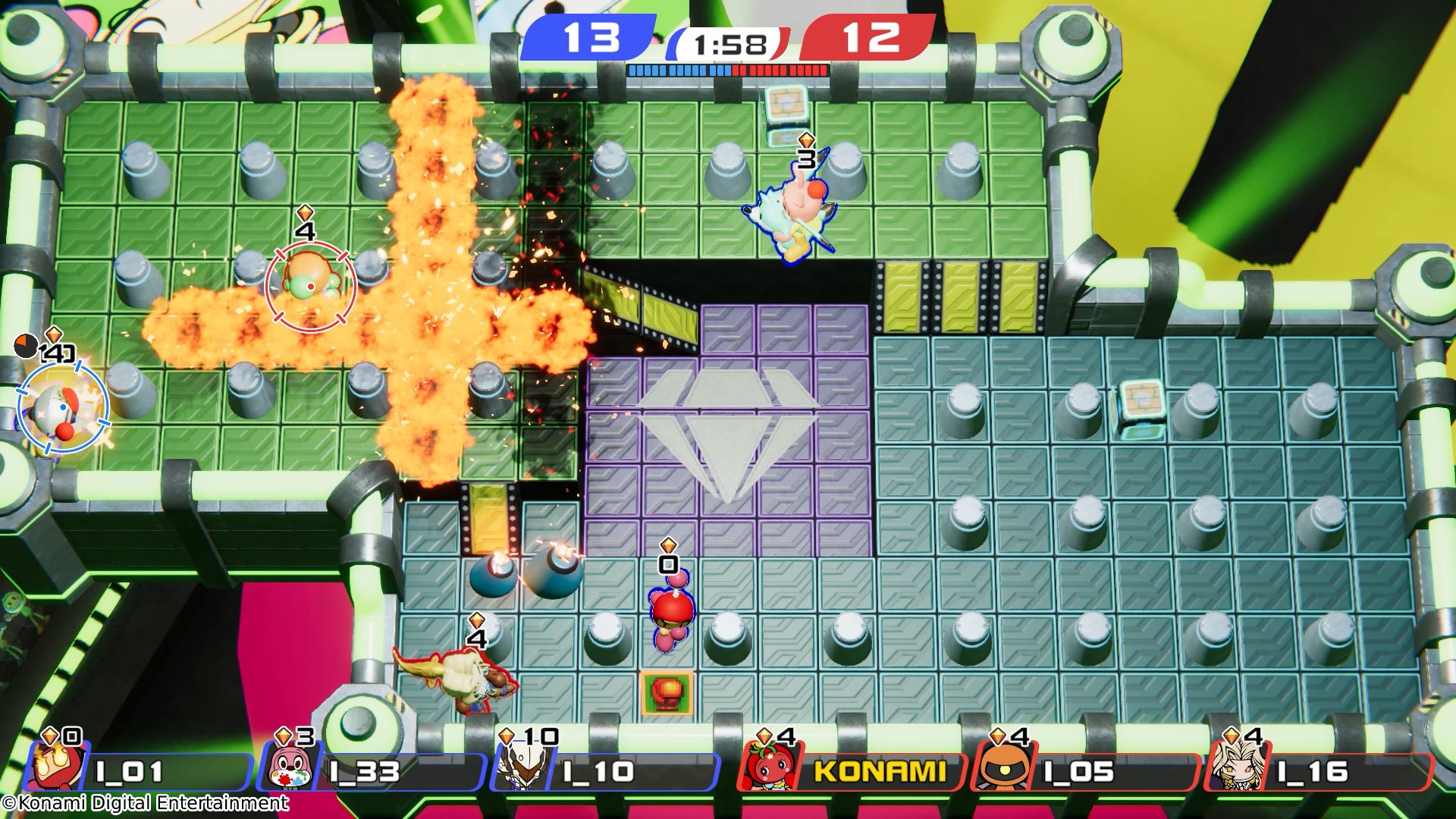Click the blue-red team gauge bar

[728, 71]
